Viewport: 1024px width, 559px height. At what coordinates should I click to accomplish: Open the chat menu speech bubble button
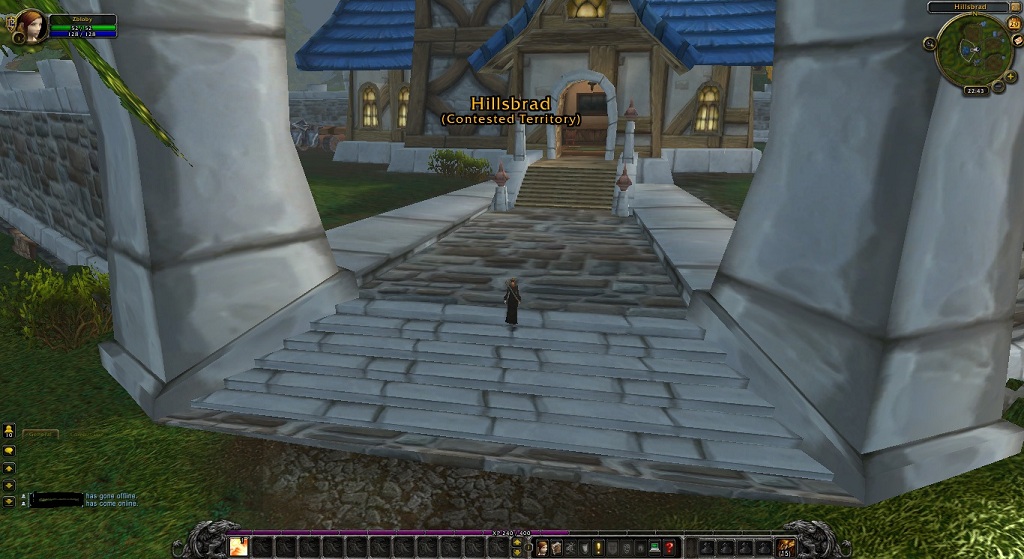pos(9,451)
